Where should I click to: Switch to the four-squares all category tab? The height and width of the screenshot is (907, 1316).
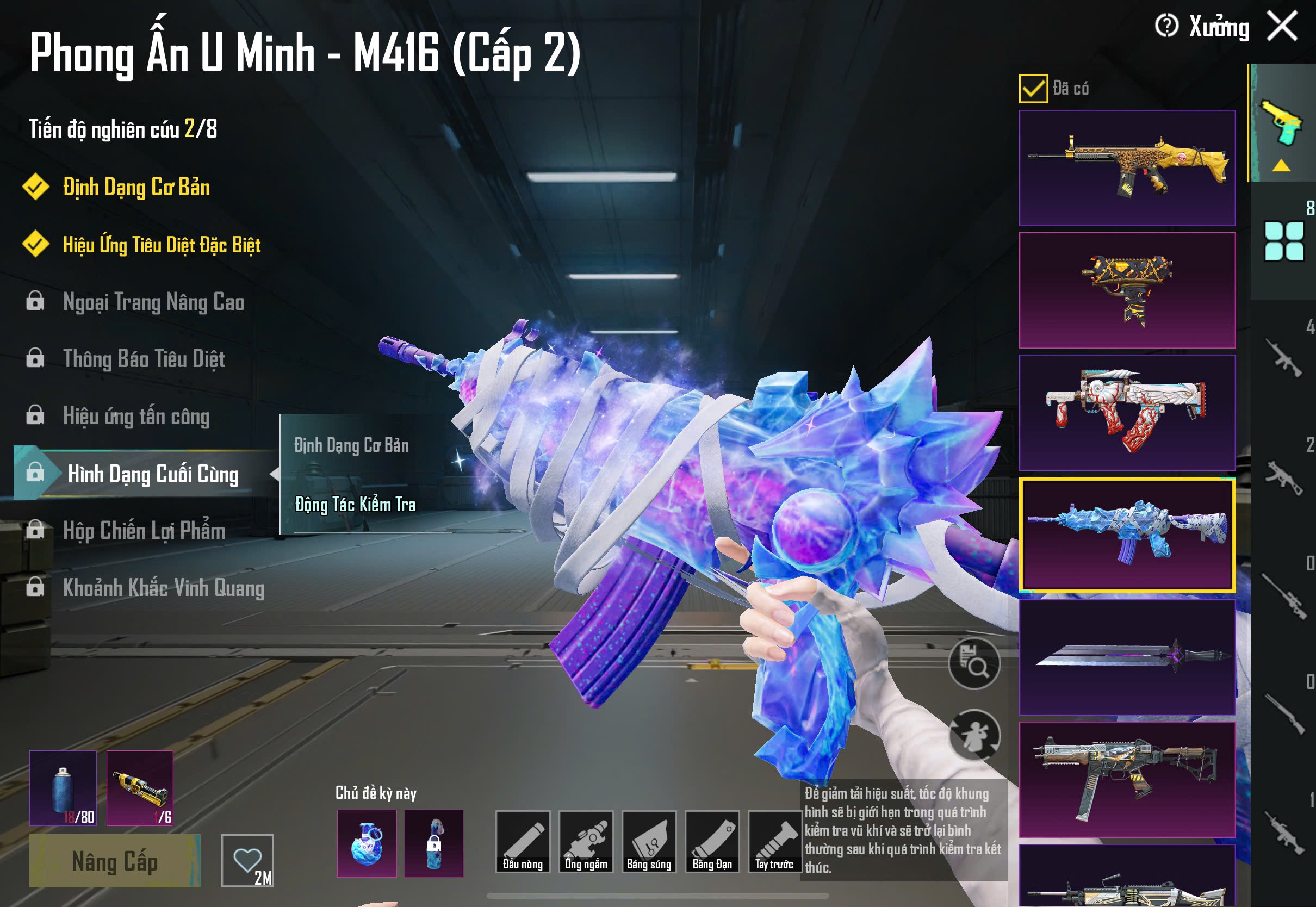(x=1283, y=241)
